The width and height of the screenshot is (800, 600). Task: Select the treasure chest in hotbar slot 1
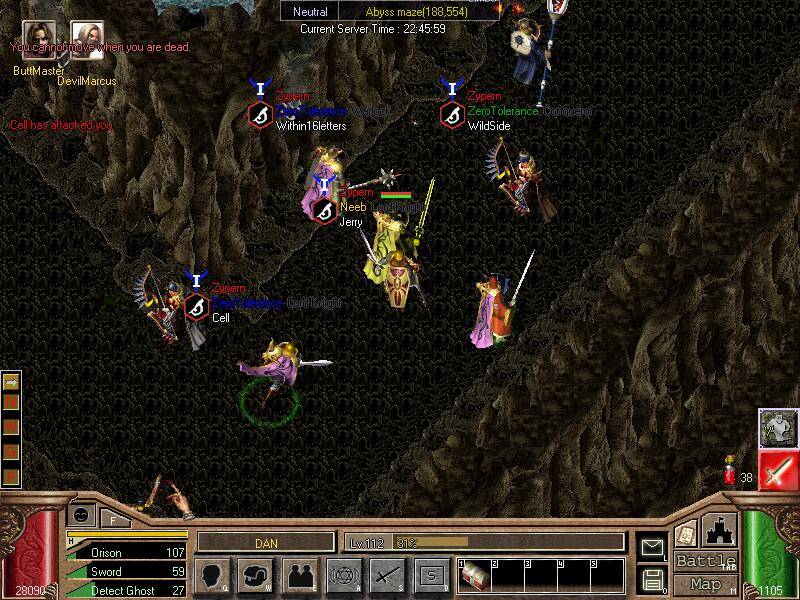click(x=473, y=576)
